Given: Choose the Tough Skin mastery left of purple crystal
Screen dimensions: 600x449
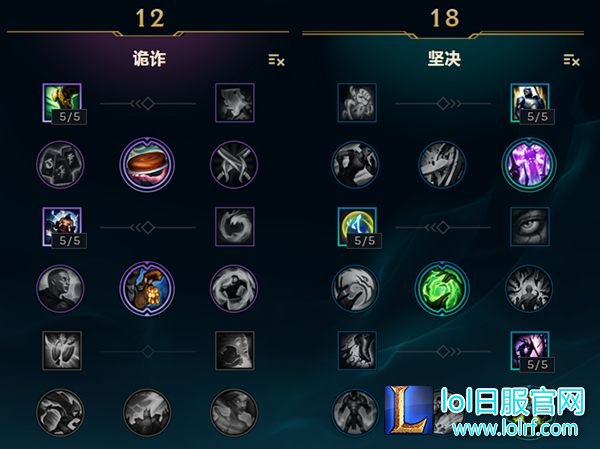Looking at the screenshot, I should pyautogui.click(x=442, y=164).
